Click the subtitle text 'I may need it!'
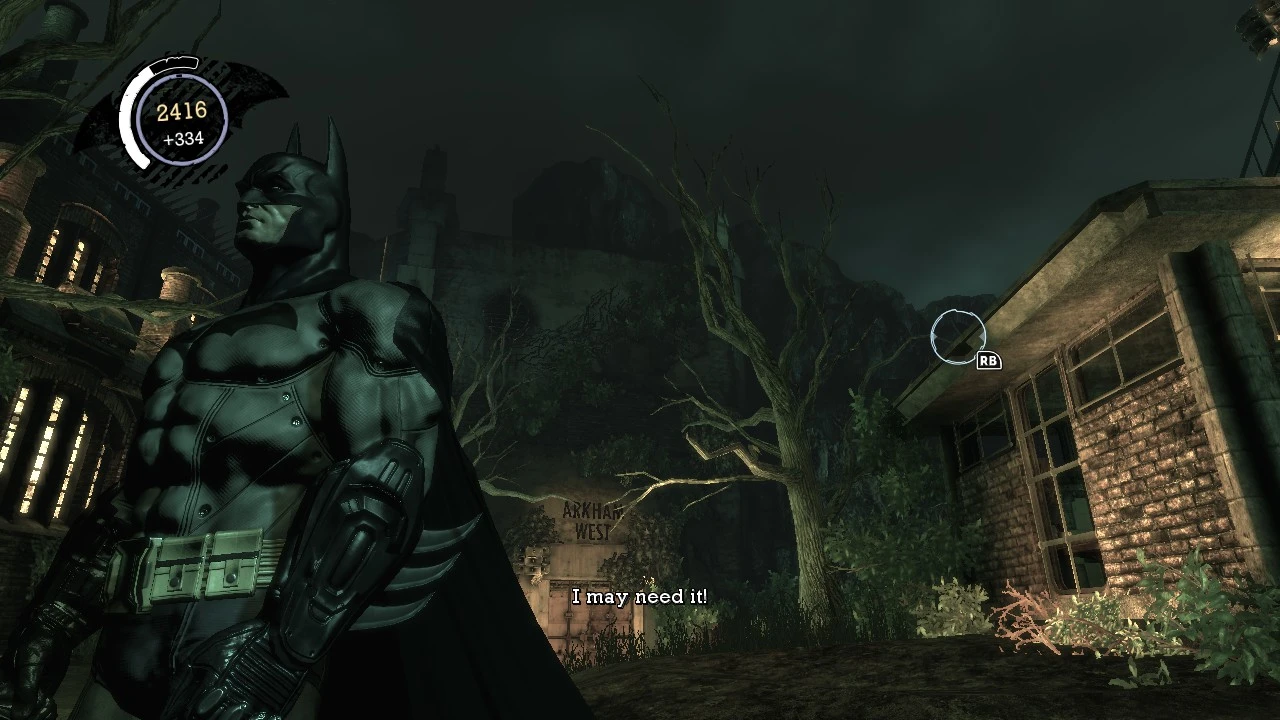This screenshot has height=720, width=1280. (x=640, y=597)
